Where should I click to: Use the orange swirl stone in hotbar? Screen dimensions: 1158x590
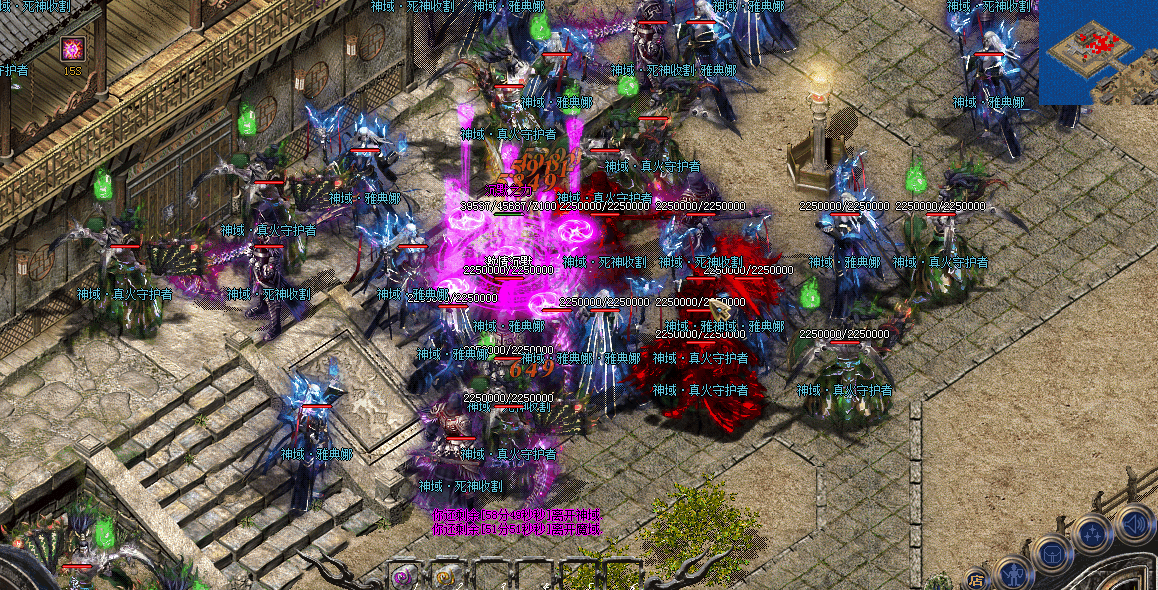click(x=444, y=576)
